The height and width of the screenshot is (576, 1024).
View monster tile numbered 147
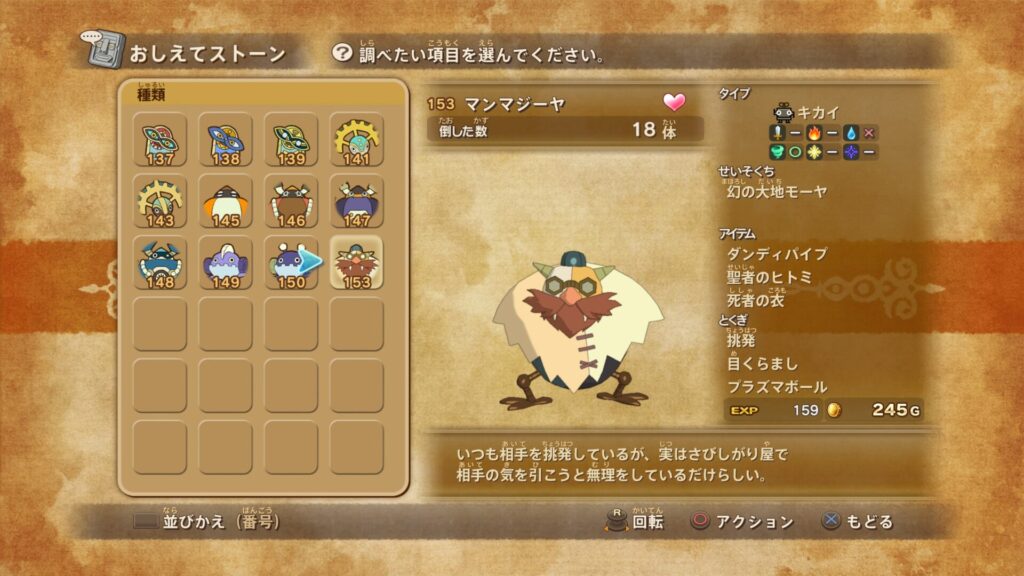click(357, 203)
